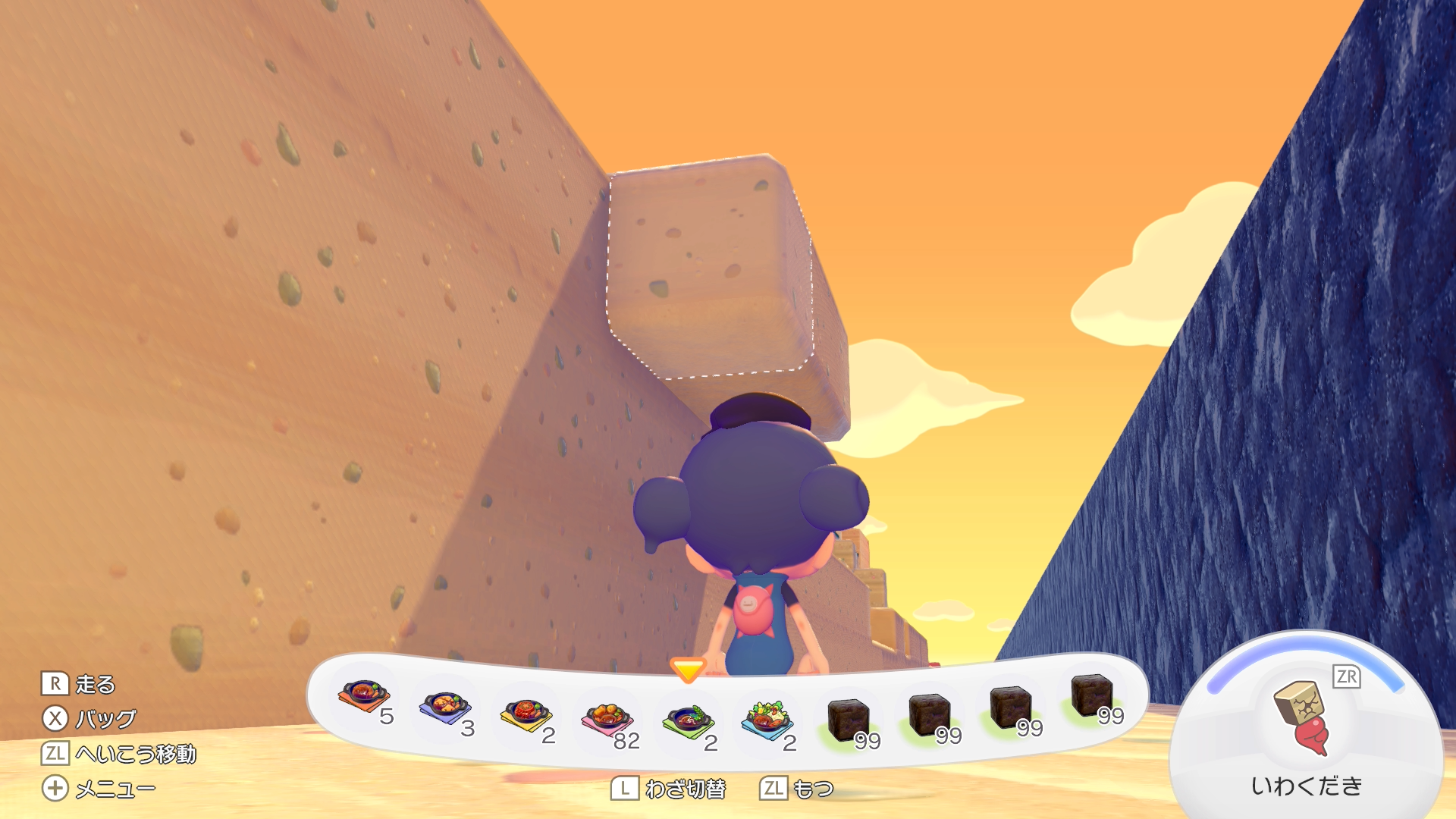Choose the tomato dish on the yellow mat
Screen dimensions: 1456x819
click(x=525, y=715)
